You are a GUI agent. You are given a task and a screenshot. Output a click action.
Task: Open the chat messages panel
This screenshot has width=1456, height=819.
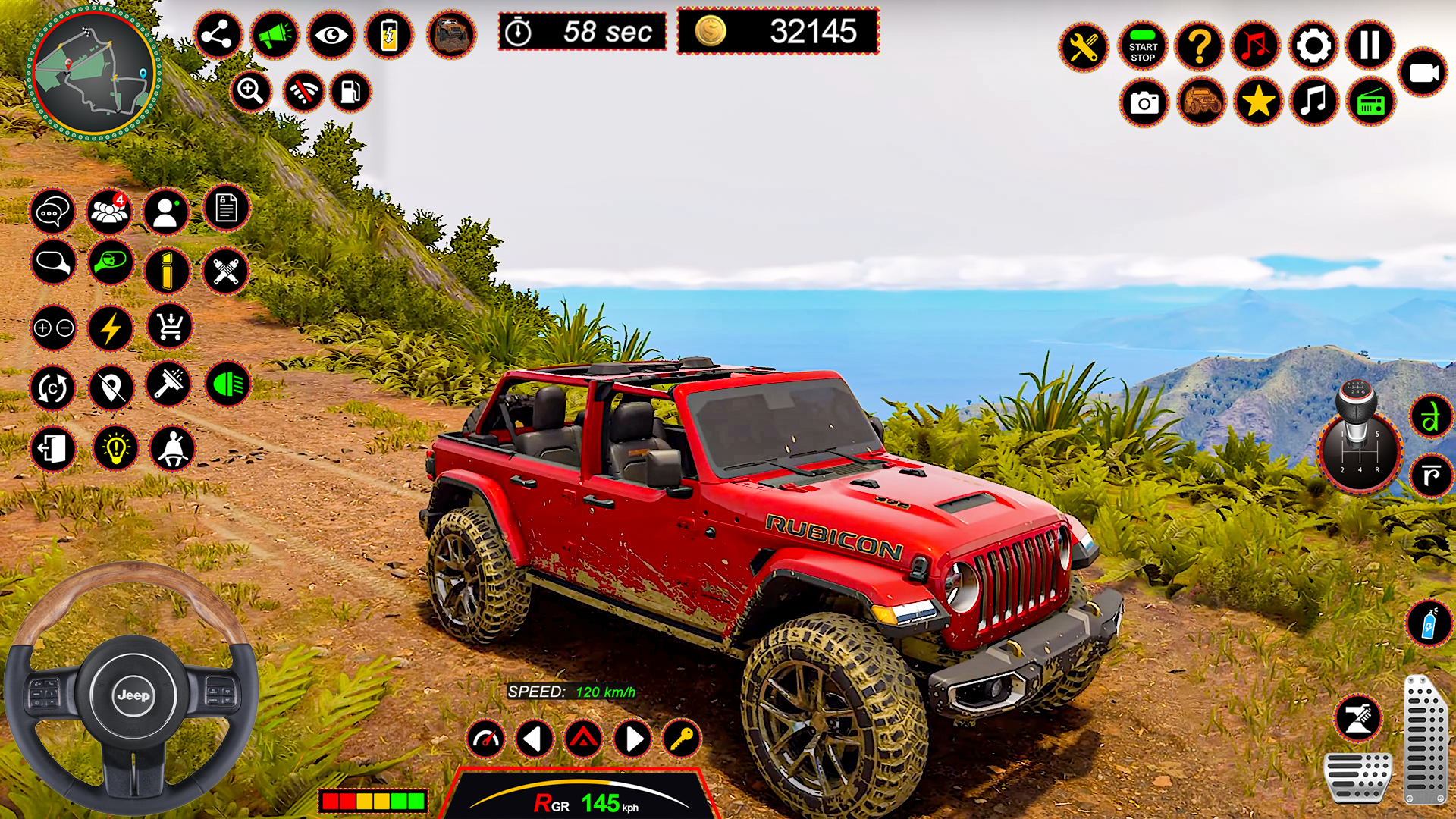(52, 212)
